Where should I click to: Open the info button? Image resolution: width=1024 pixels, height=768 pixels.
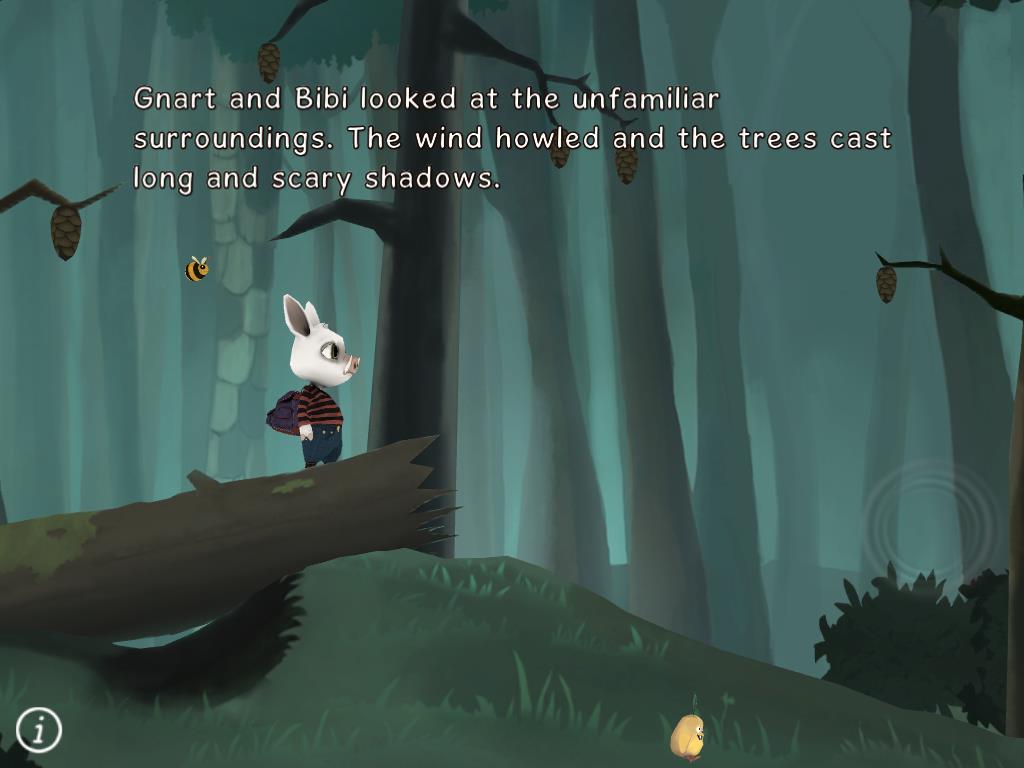click(39, 730)
